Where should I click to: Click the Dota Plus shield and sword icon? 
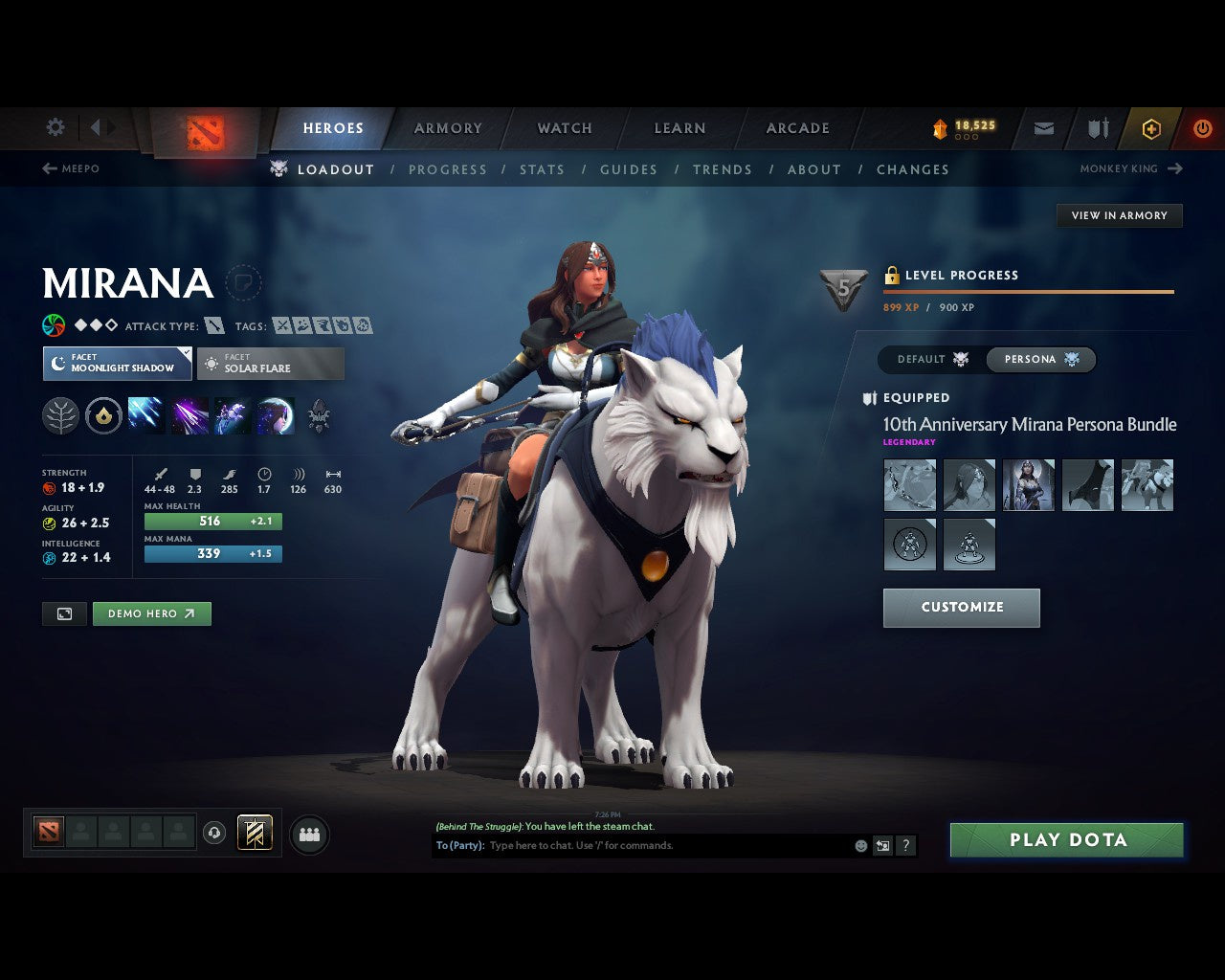pos(1096,127)
